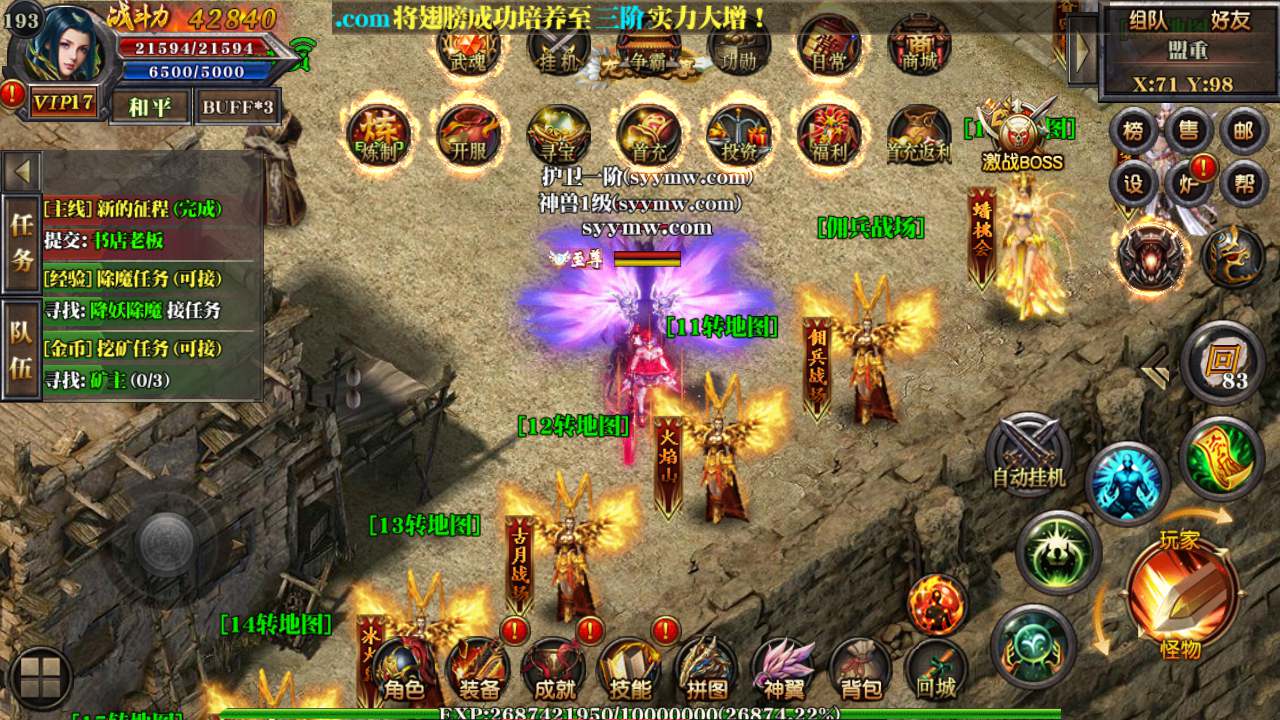Open the 商城 shop icon
The height and width of the screenshot is (720, 1280).
click(x=918, y=45)
